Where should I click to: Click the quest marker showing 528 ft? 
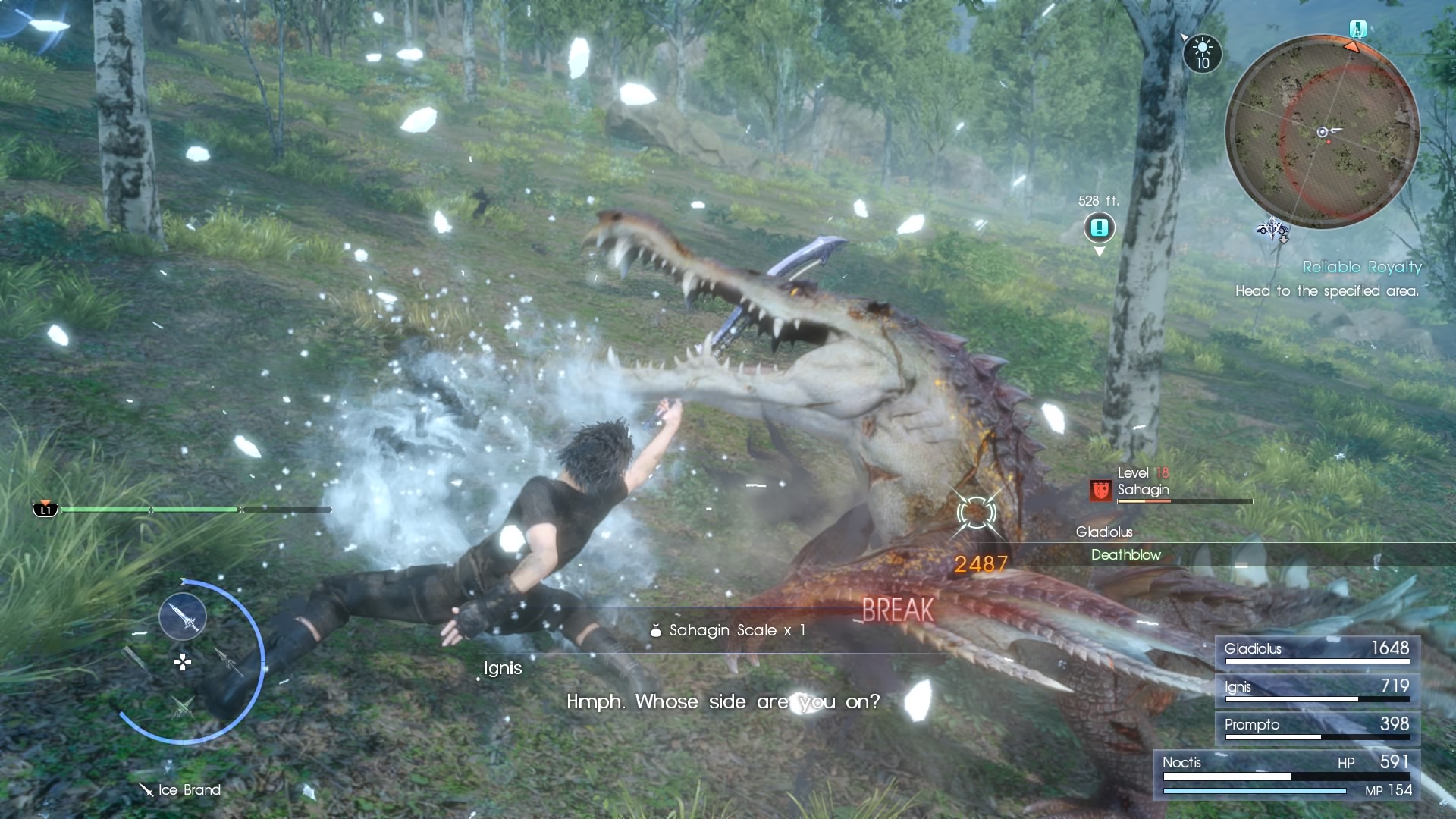click(1099, 227)
